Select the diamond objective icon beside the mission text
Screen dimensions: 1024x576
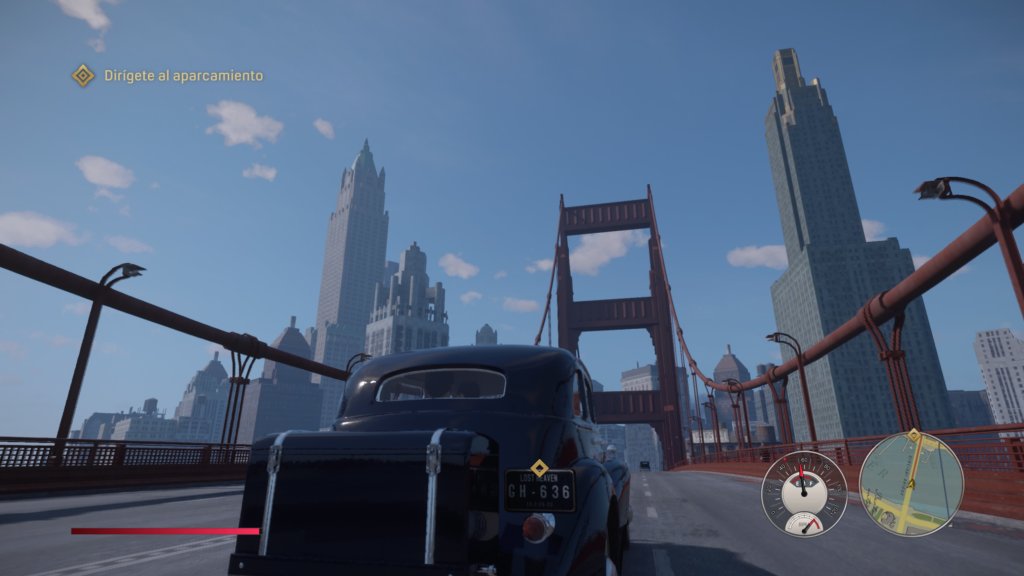83,75
